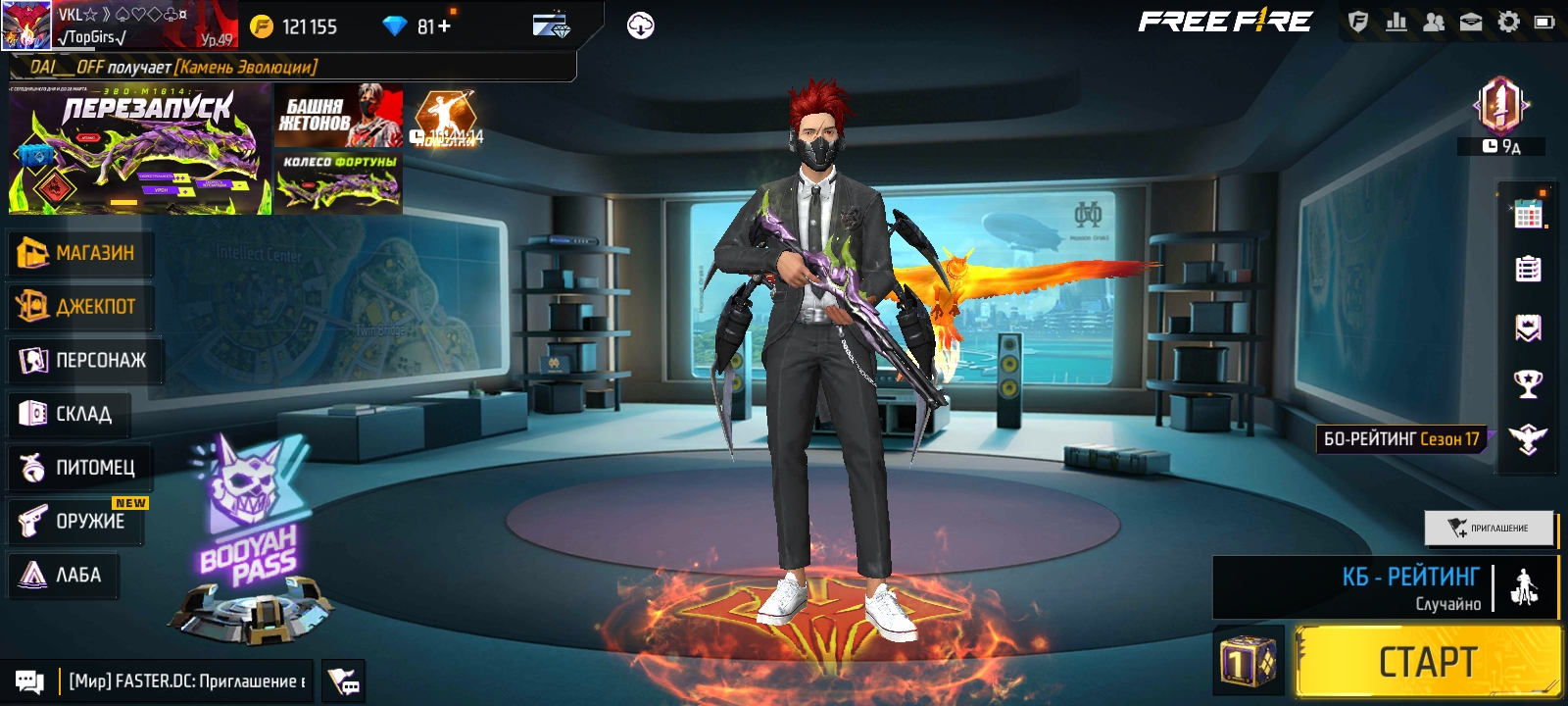Open the settings gear icon
Image resolution: width=1568 pixels, height=706 pixels.
[x=1508, y=22]
